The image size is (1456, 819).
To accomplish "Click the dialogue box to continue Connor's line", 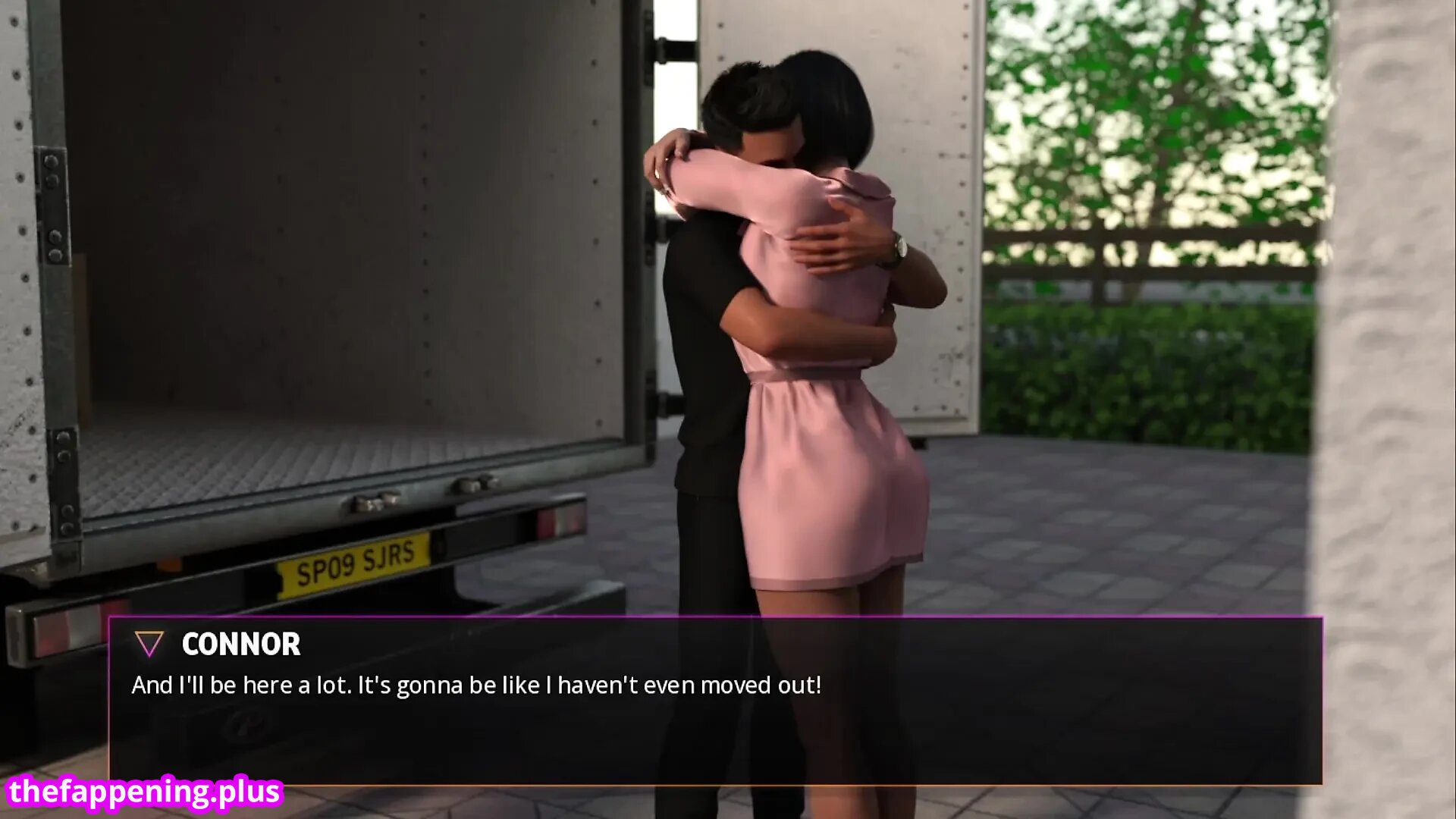I will pyautogui.click(x=714, y=713).
